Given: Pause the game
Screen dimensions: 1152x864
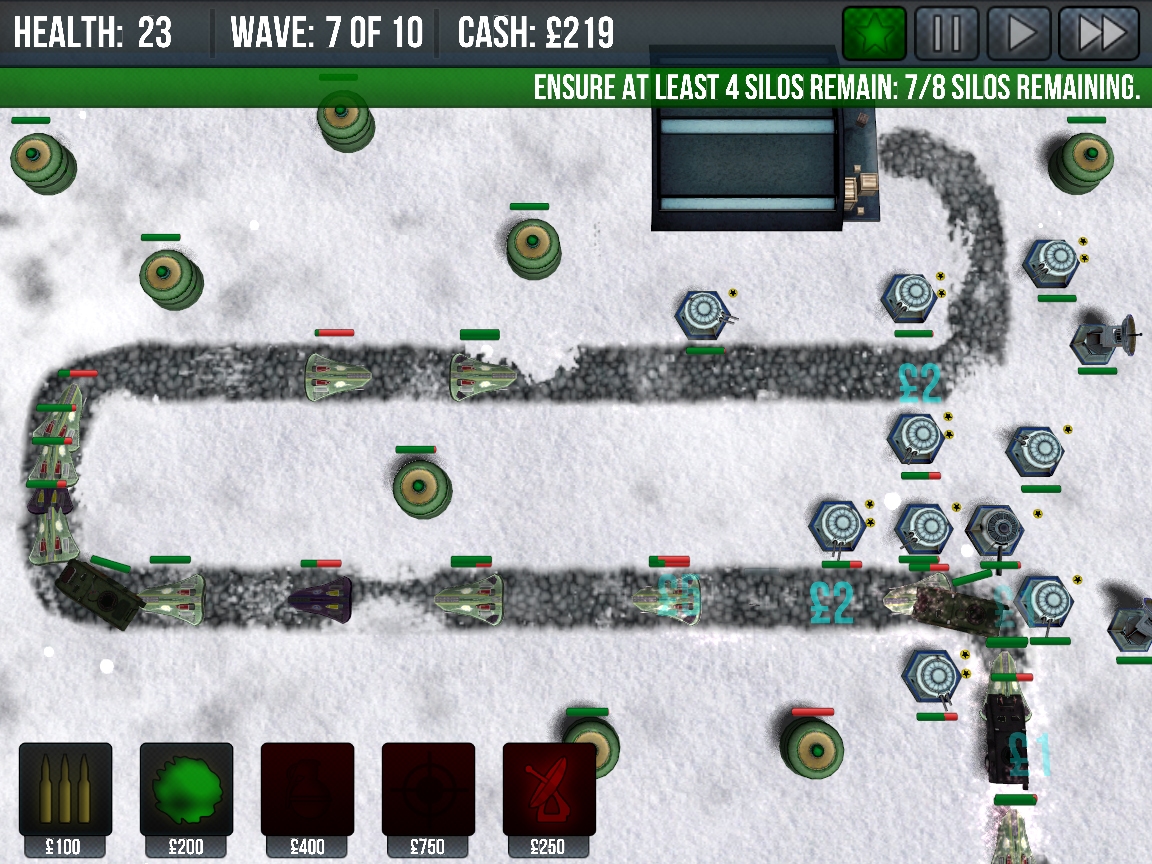Looking at the screenshot, I should coord(947,34).
